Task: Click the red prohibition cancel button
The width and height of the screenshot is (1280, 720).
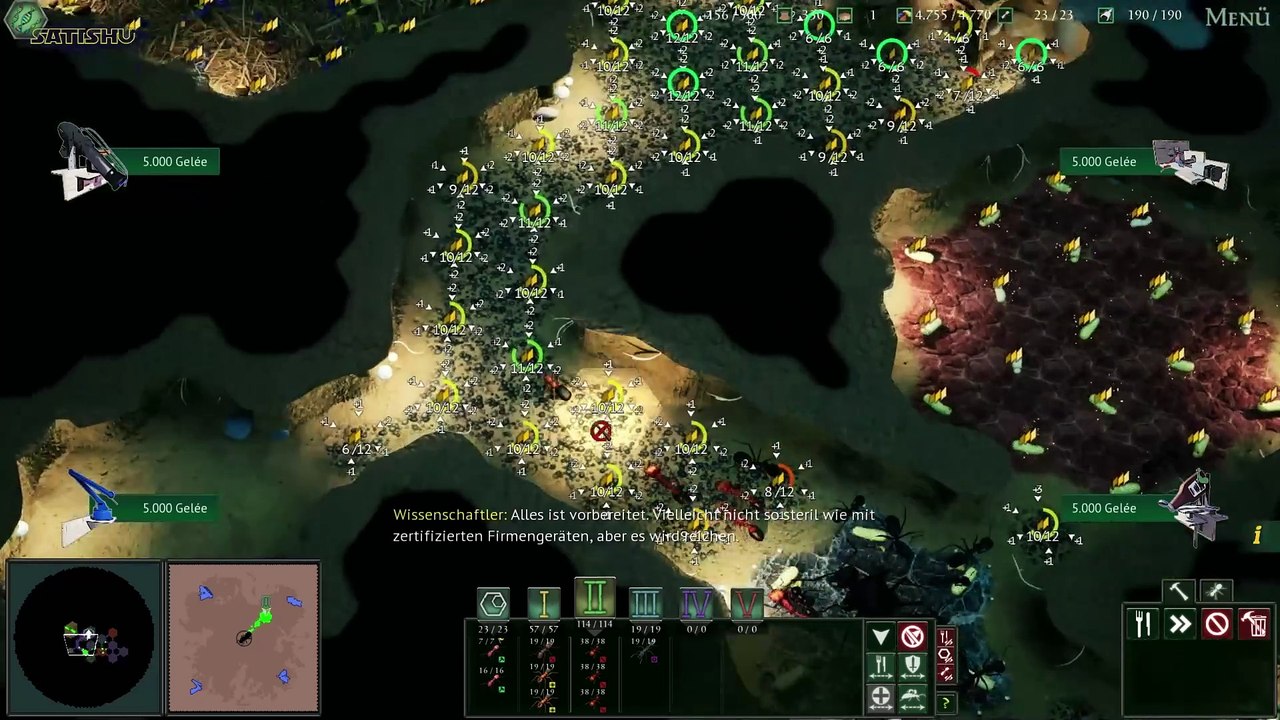Action: click(1217, 624)
